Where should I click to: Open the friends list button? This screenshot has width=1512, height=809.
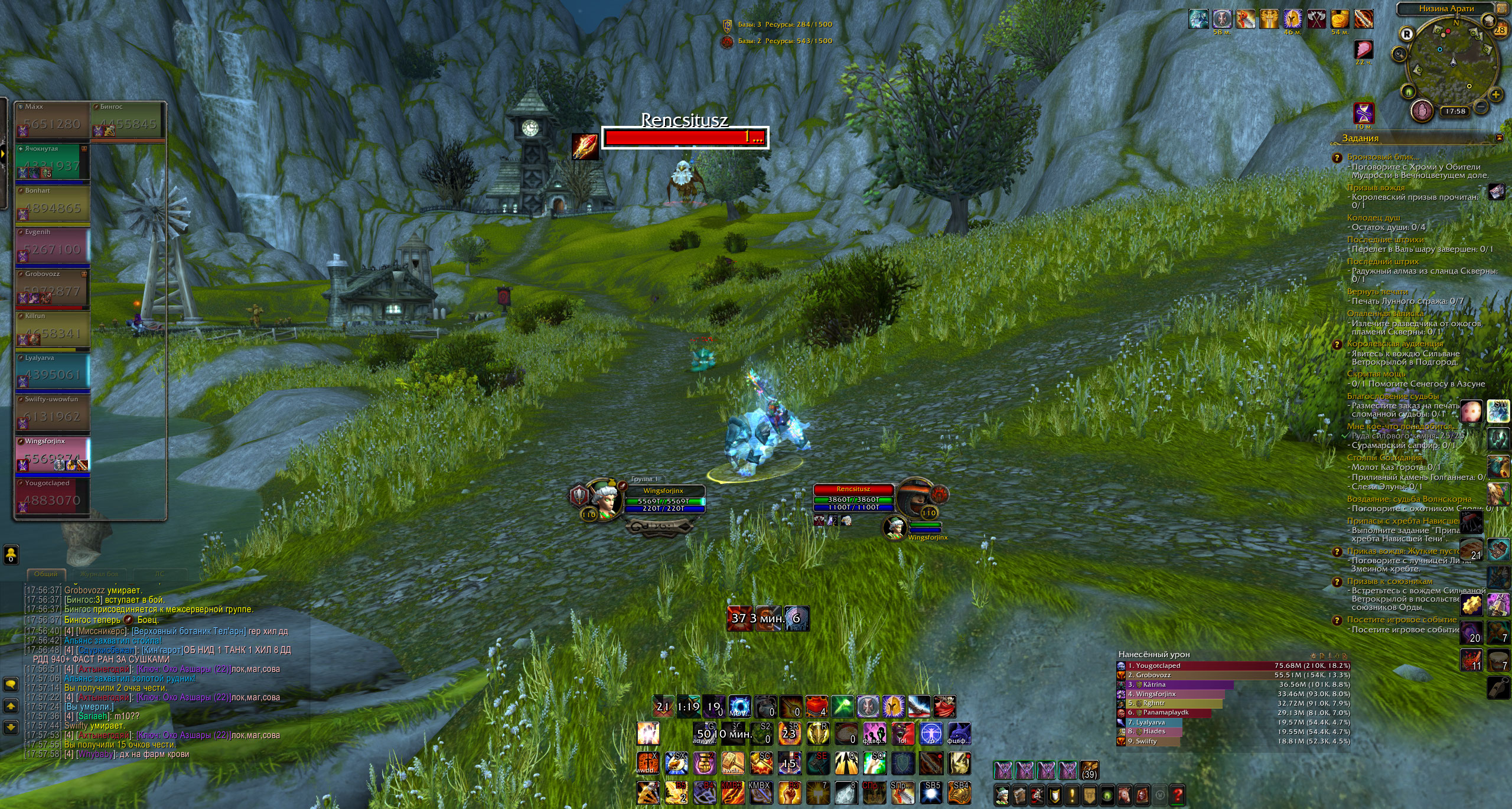[11, 554]
